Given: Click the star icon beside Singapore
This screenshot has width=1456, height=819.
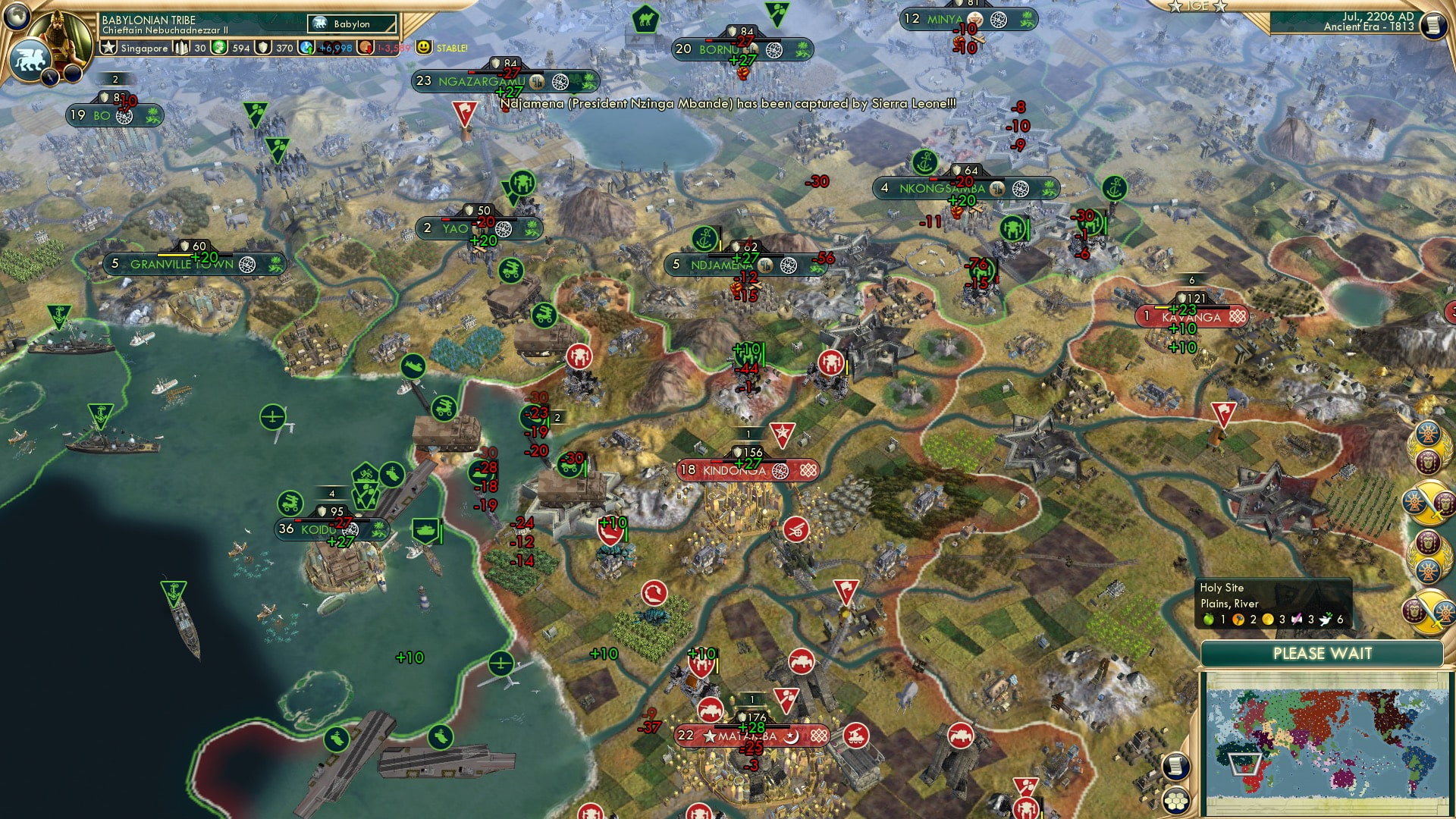Looking at the screenshot, I should 109,47.
